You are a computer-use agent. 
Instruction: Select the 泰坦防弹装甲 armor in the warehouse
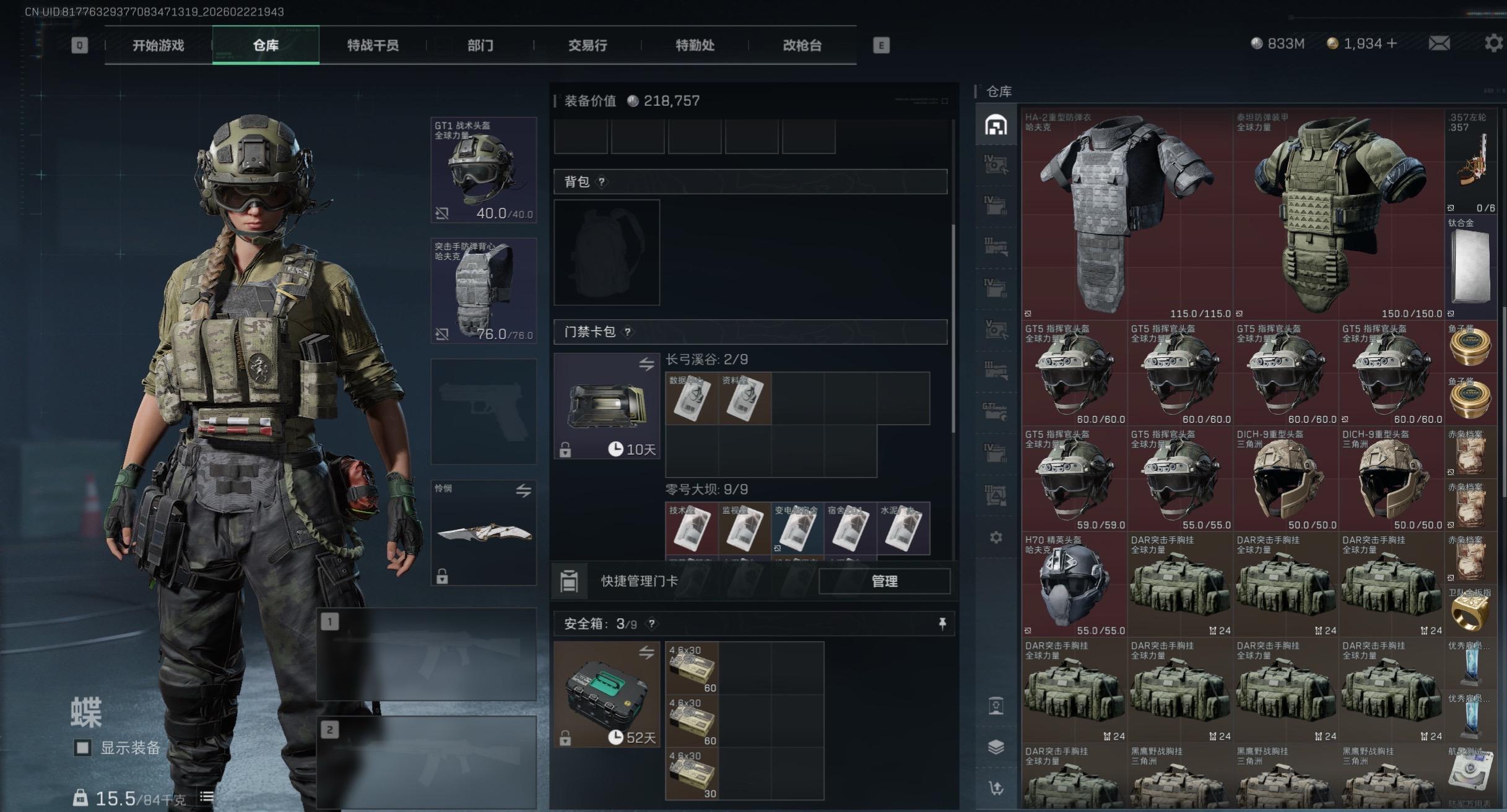point(1339,214)
